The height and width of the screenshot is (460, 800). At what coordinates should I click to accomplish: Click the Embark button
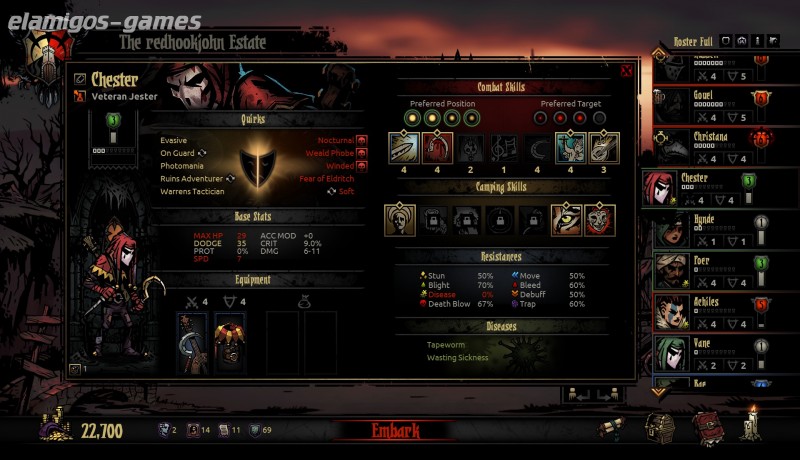[x=397, y=431]
